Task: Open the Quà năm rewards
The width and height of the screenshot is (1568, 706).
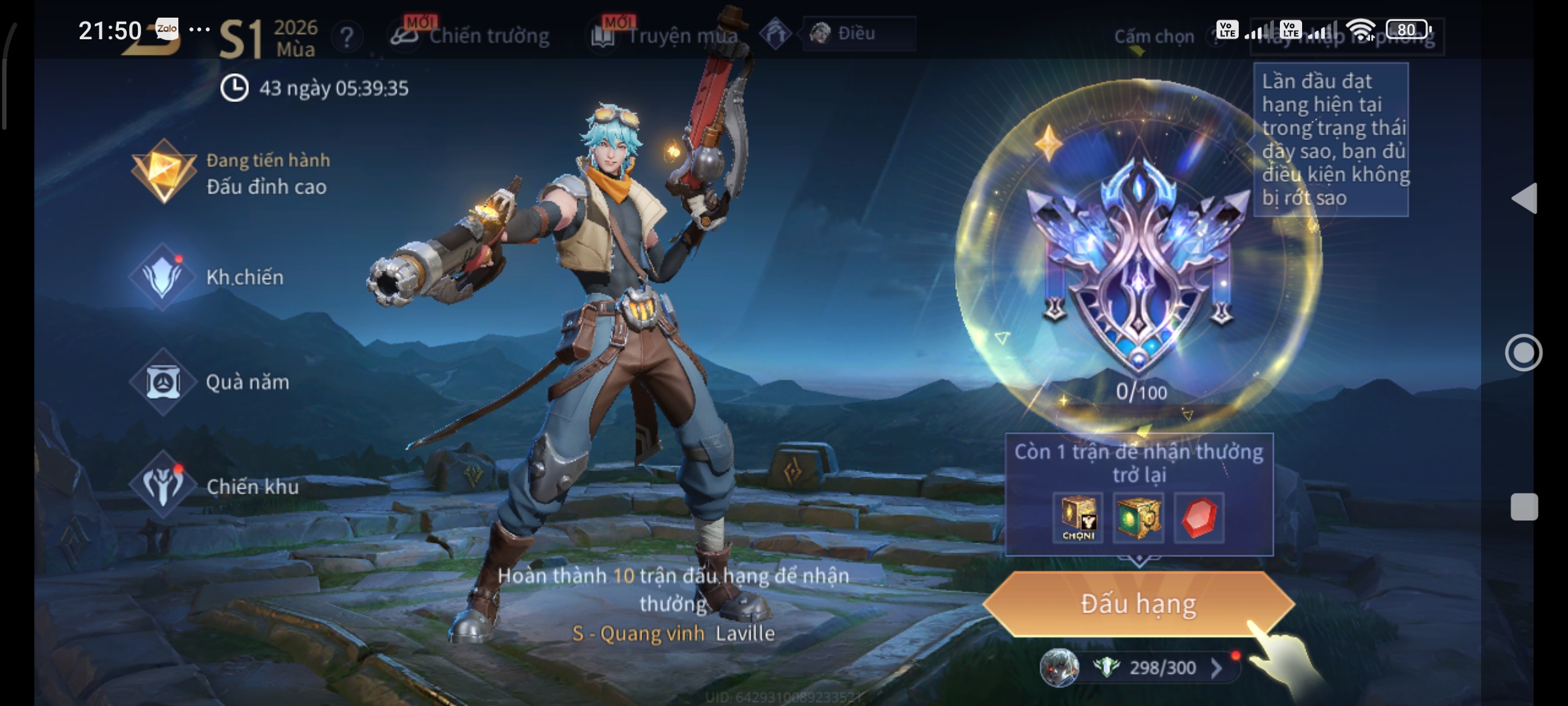Action: coord(210,382)
